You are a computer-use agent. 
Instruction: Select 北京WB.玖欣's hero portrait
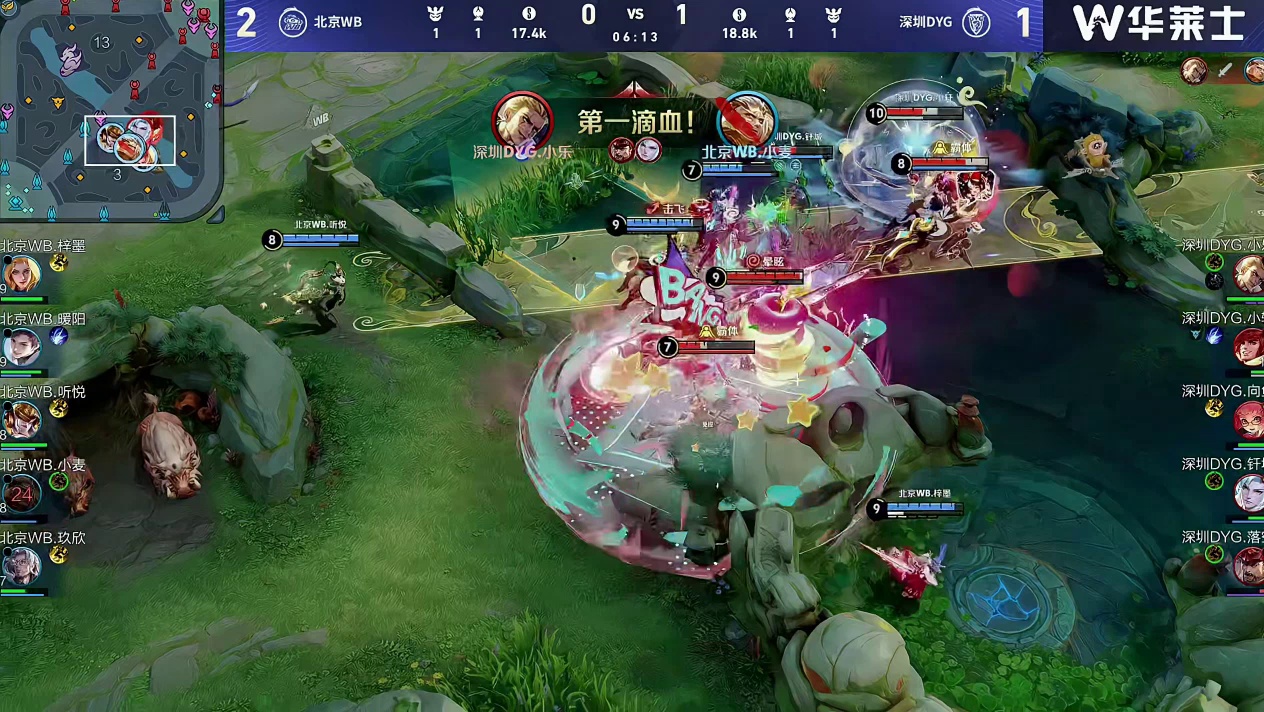point(20,566)
